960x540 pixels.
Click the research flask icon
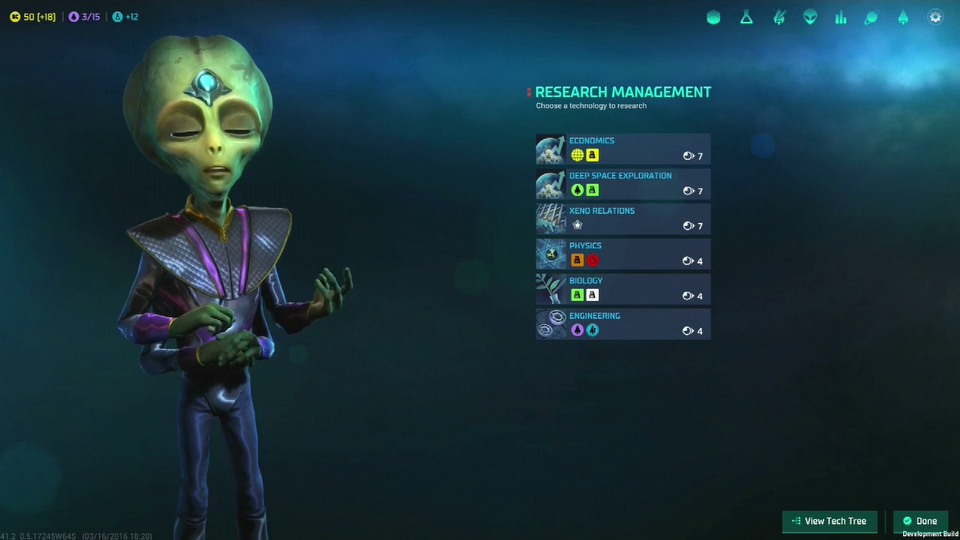pyautogui.click(x=746, y=18)
